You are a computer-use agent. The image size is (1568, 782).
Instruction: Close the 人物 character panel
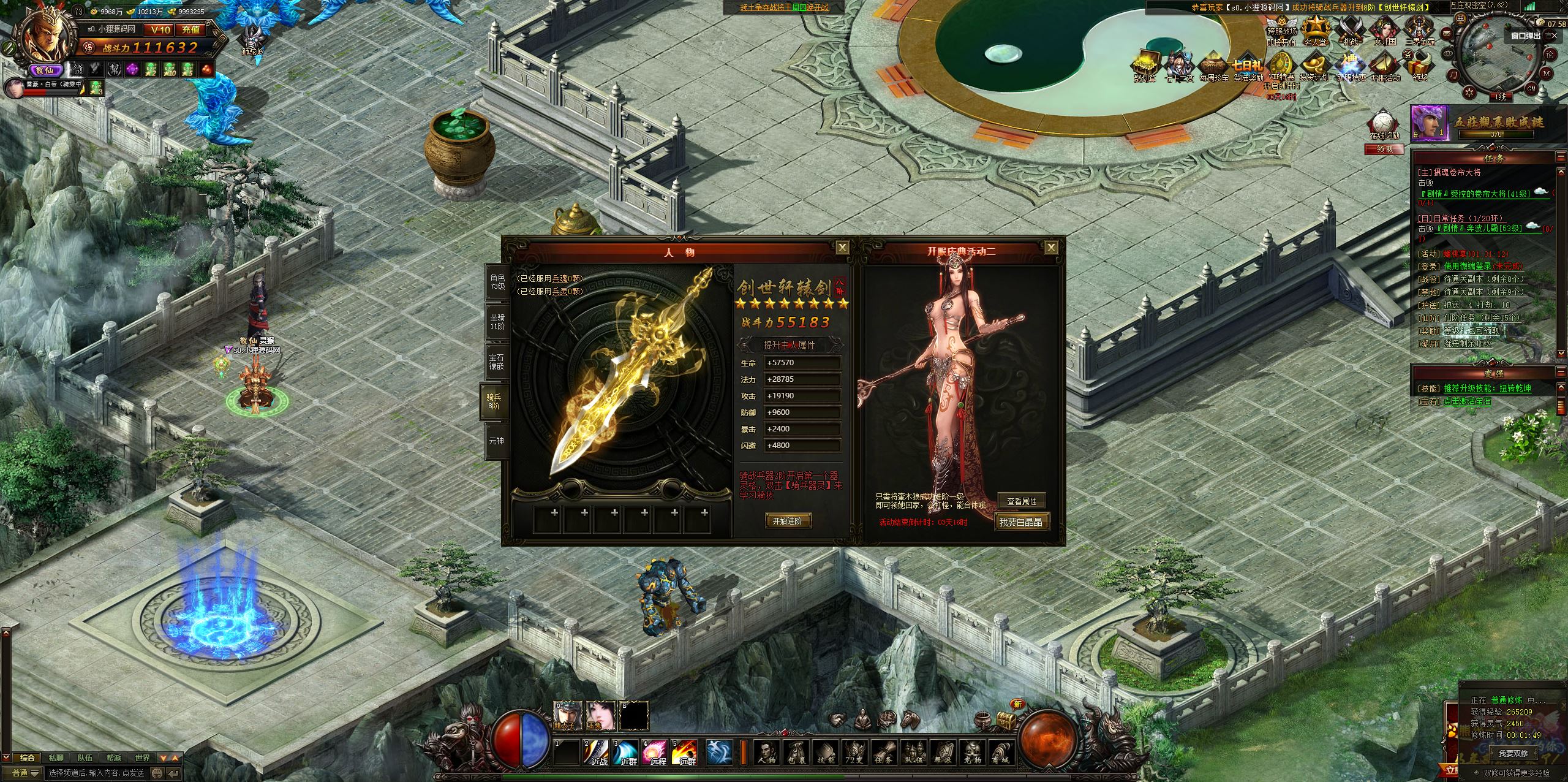point(843,248)
